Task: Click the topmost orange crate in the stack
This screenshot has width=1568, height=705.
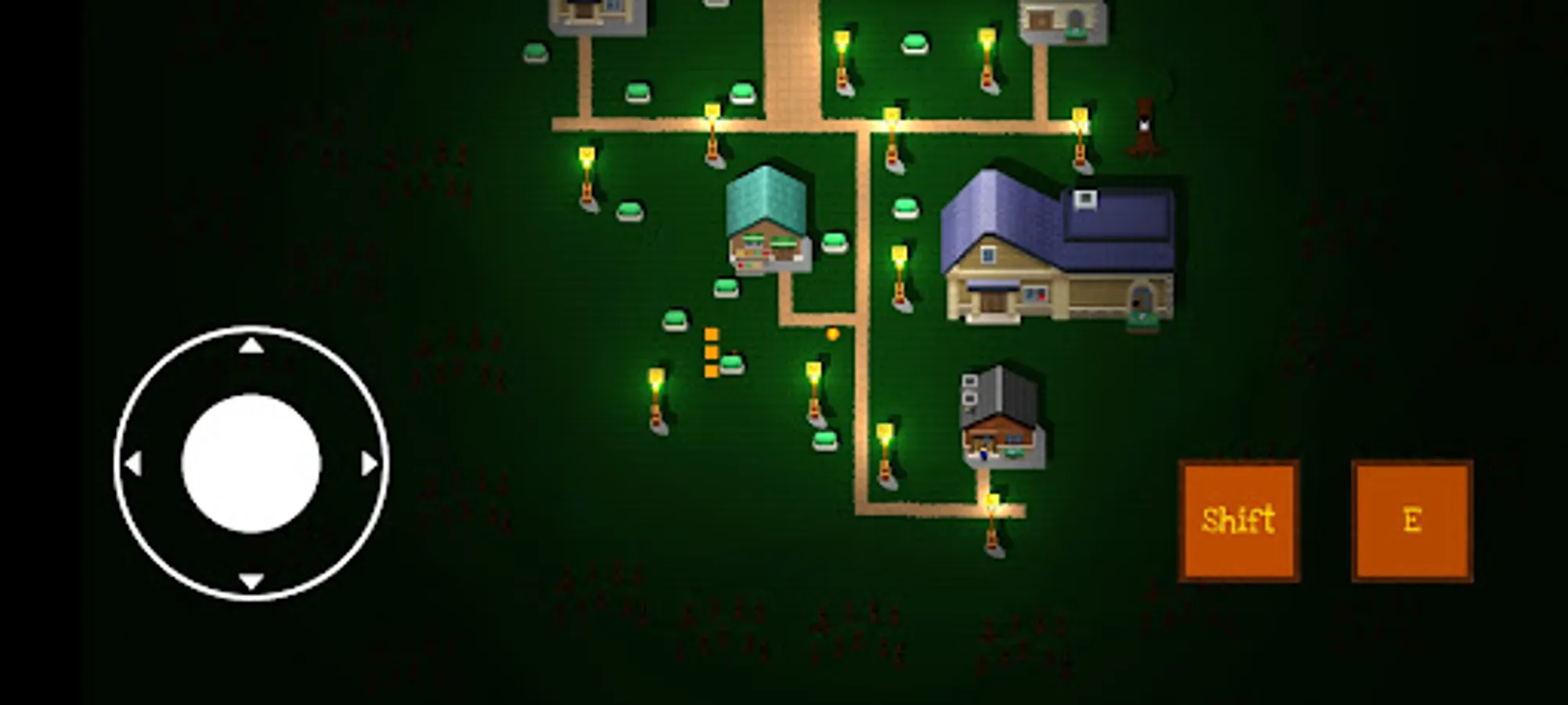Action: point(711,333)
